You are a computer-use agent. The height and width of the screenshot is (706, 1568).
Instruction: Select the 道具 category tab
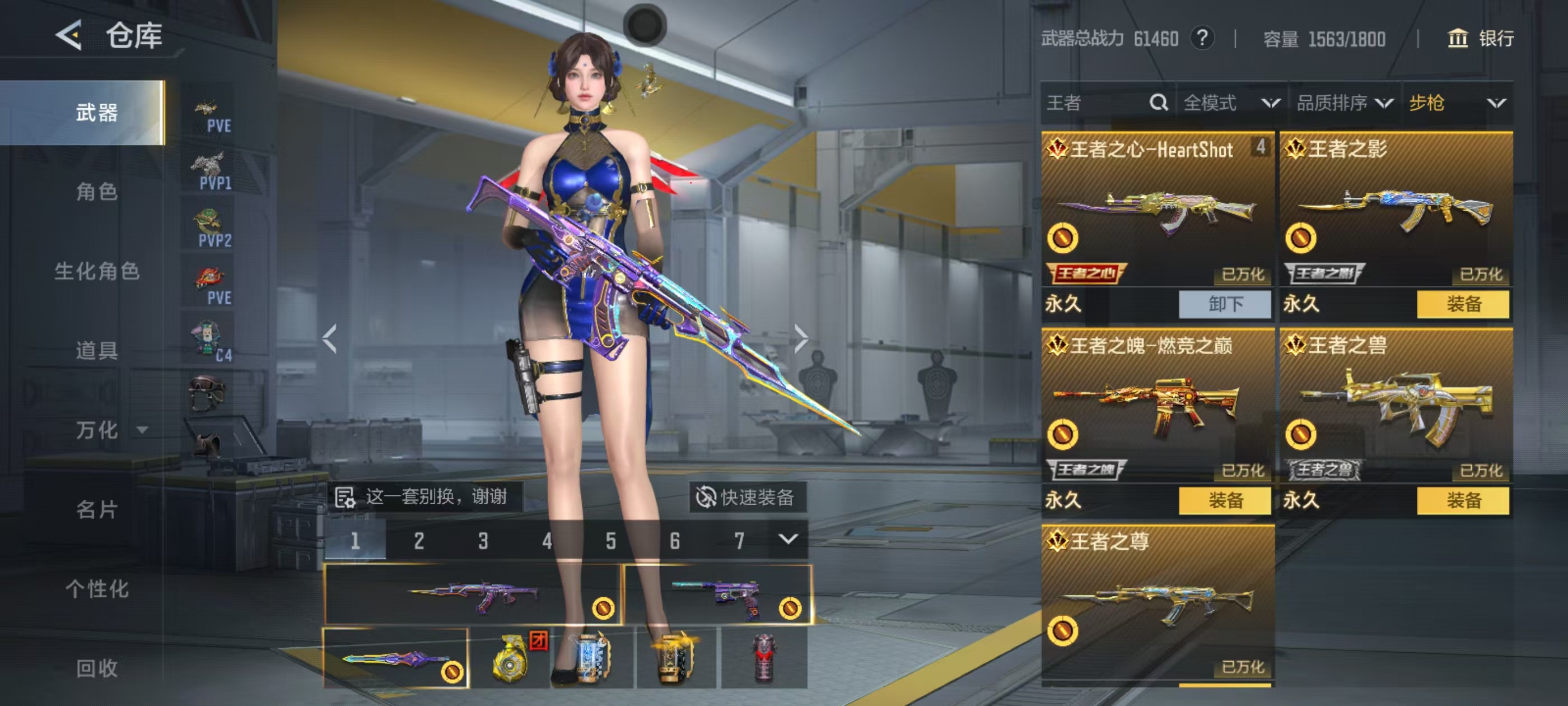coord(96,350)
